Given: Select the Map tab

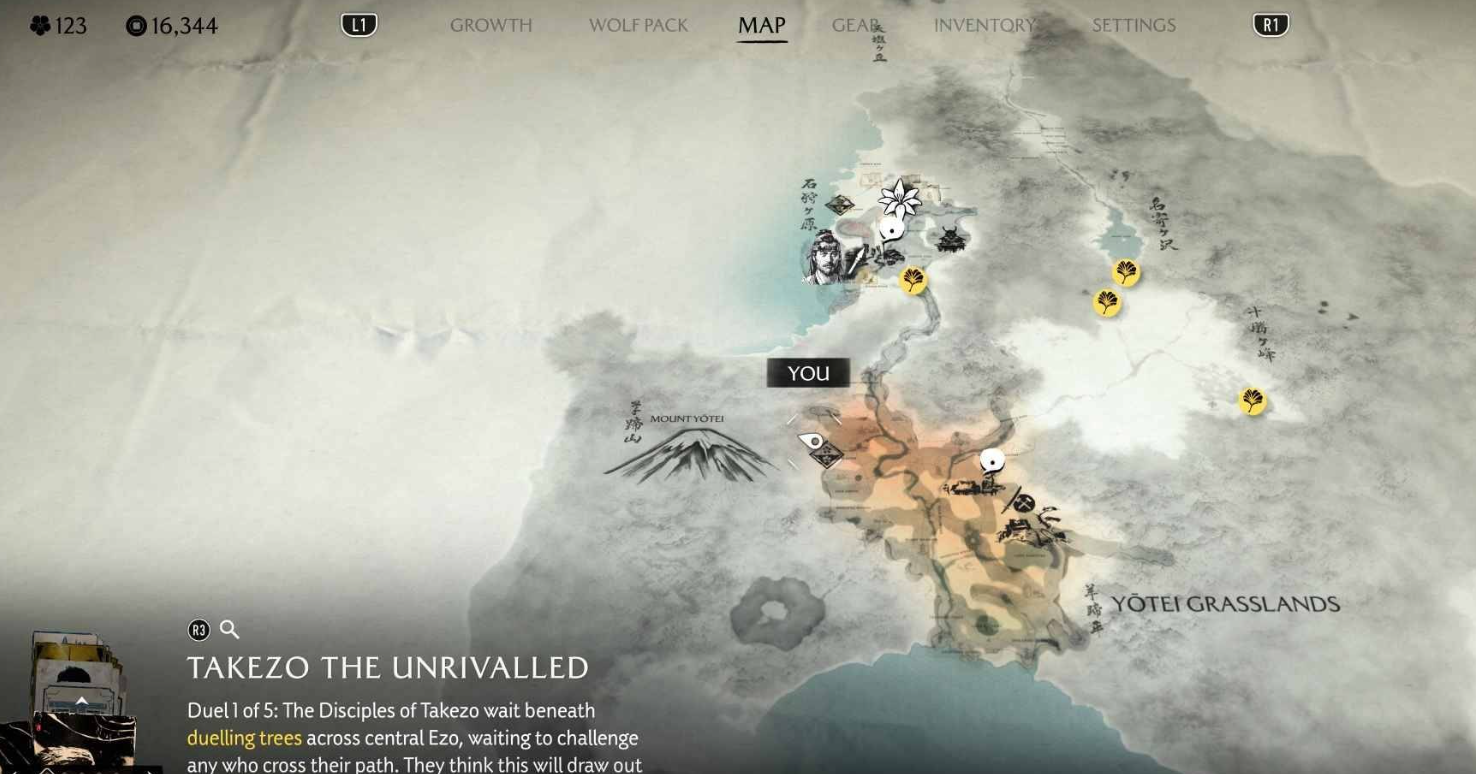Looking at the screenshot, I should [x=761, y=25].
